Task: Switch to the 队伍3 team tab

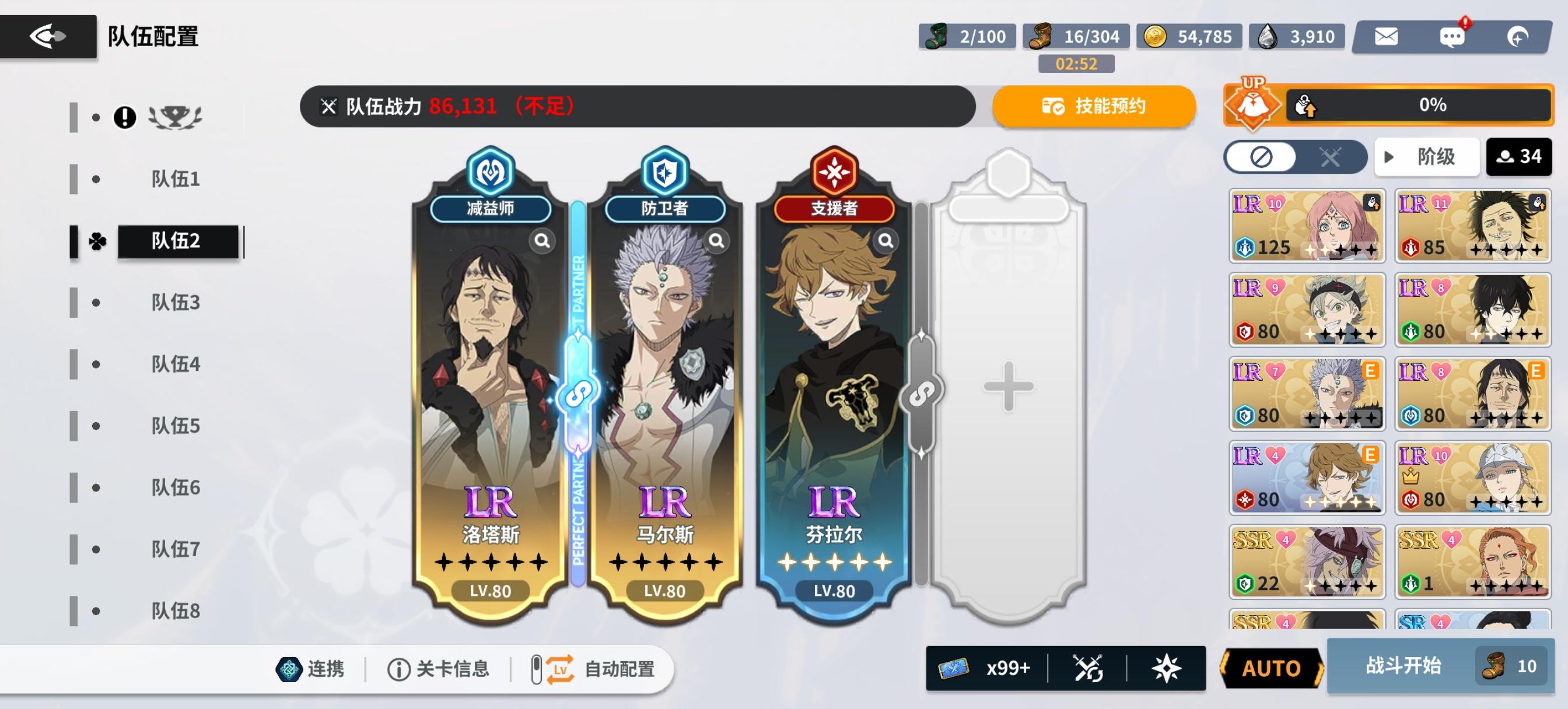Action: pos(176,301)
